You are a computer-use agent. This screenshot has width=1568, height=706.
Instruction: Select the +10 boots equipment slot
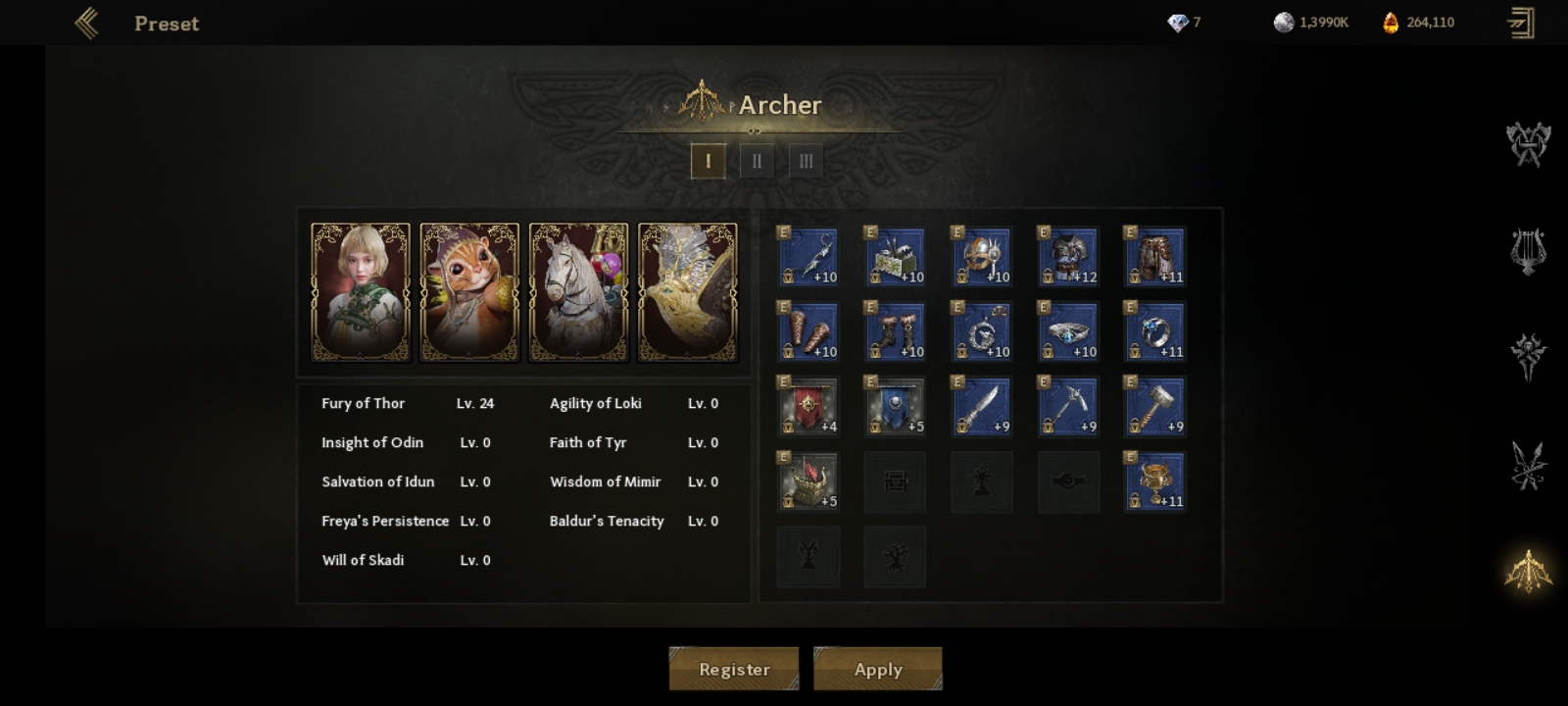[x=895, y=331]
